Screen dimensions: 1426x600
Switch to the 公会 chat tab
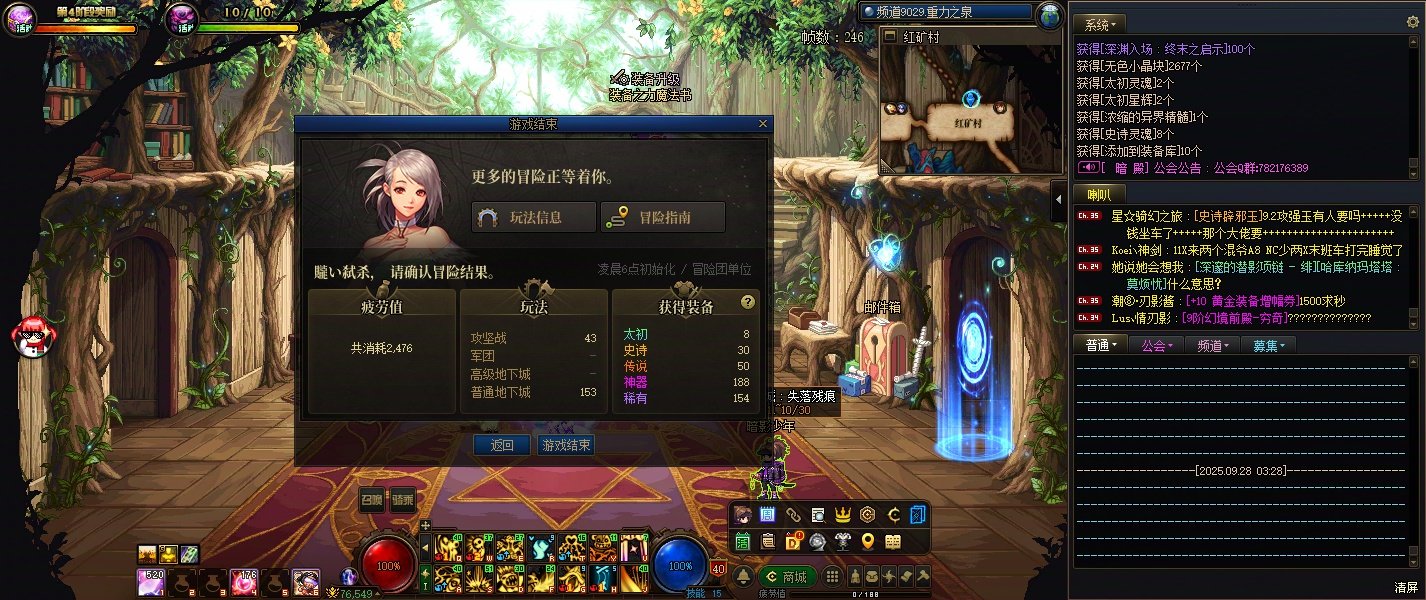pyautogui.click(x=1155, y=345)
